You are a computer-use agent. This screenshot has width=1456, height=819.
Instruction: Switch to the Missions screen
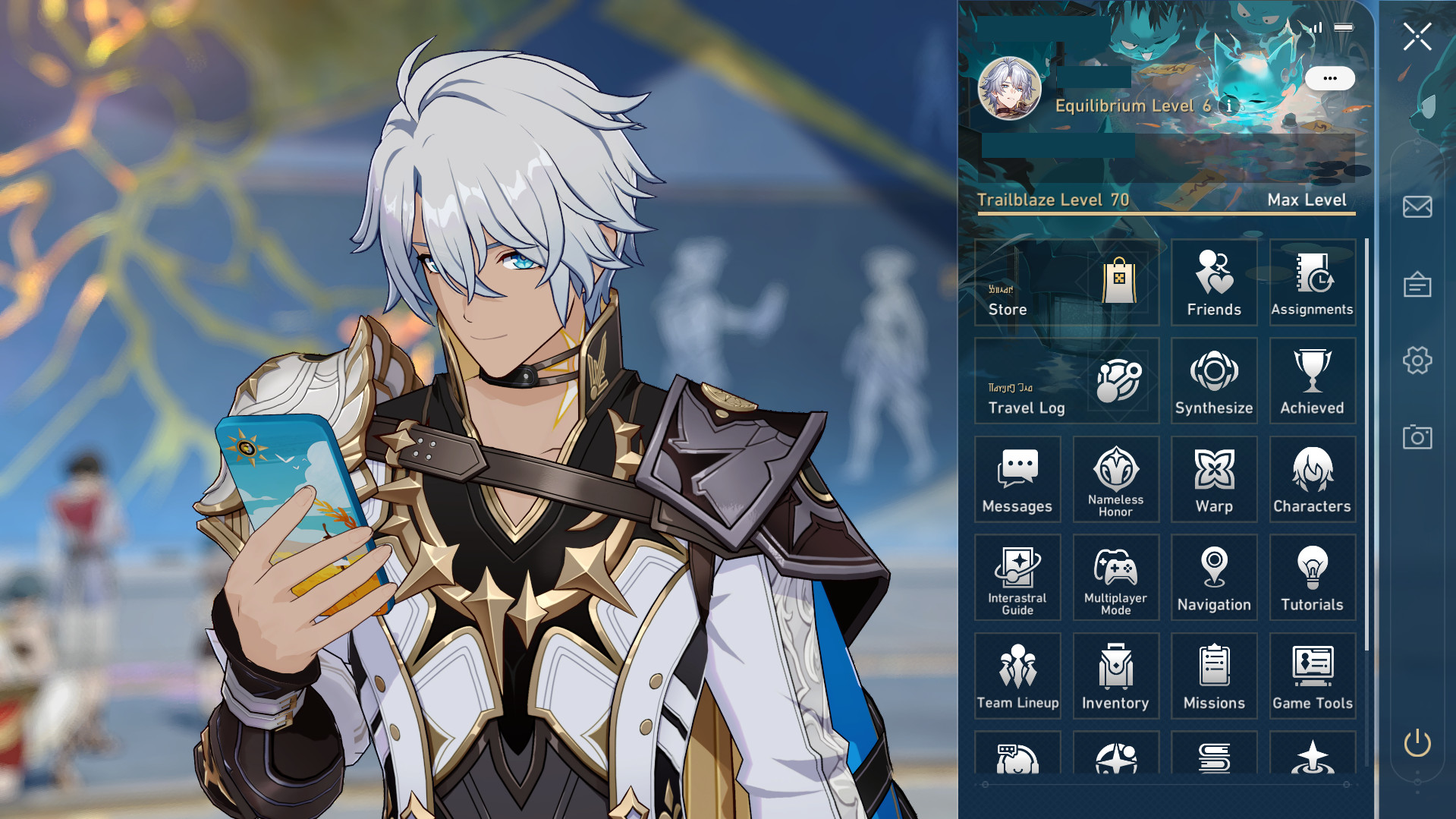click(1214, 676)
